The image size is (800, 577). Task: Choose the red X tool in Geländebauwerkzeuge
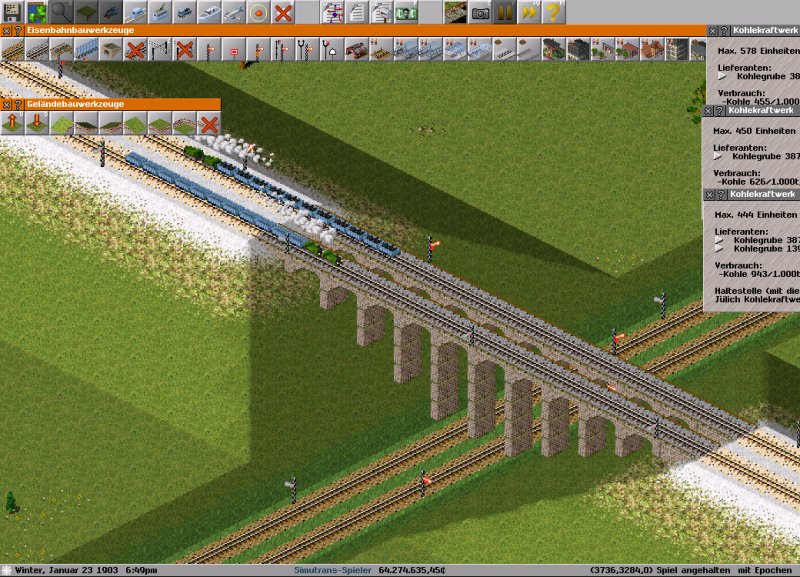point(208,123)
